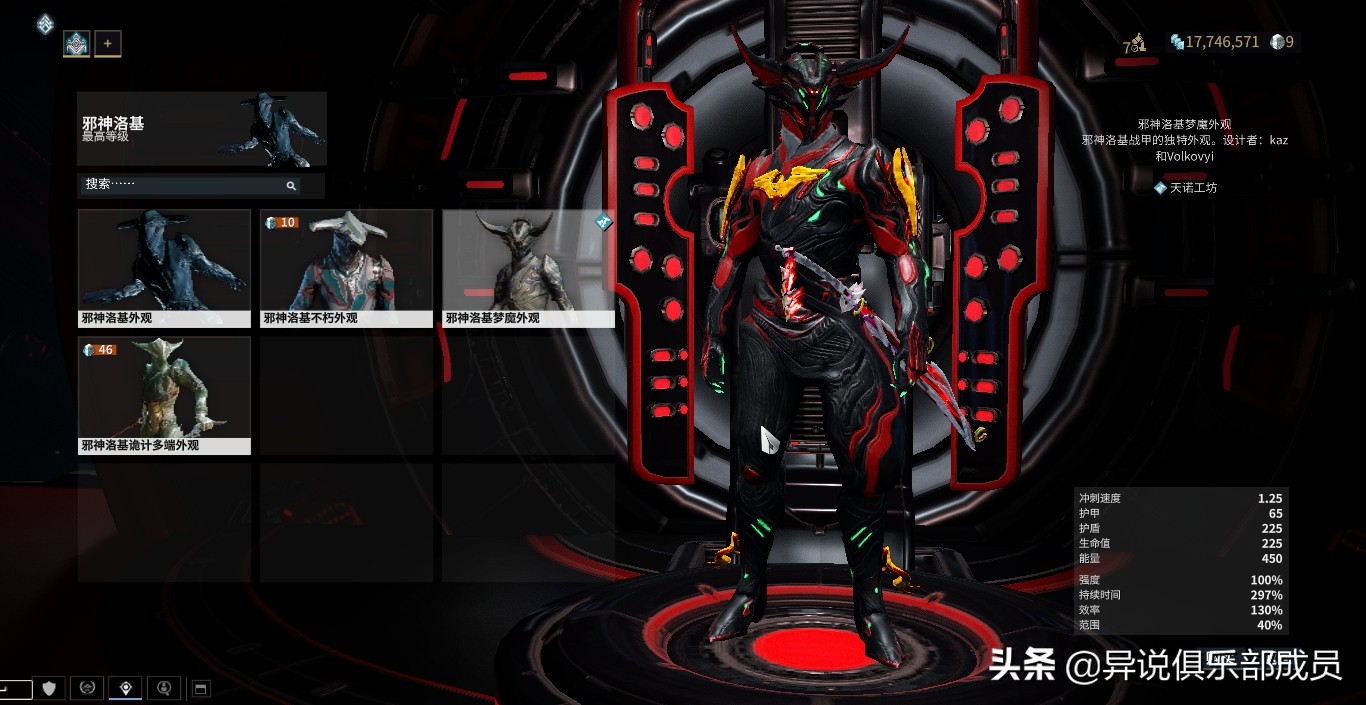Click the window icon in the bottom bar

pos(199,688)
